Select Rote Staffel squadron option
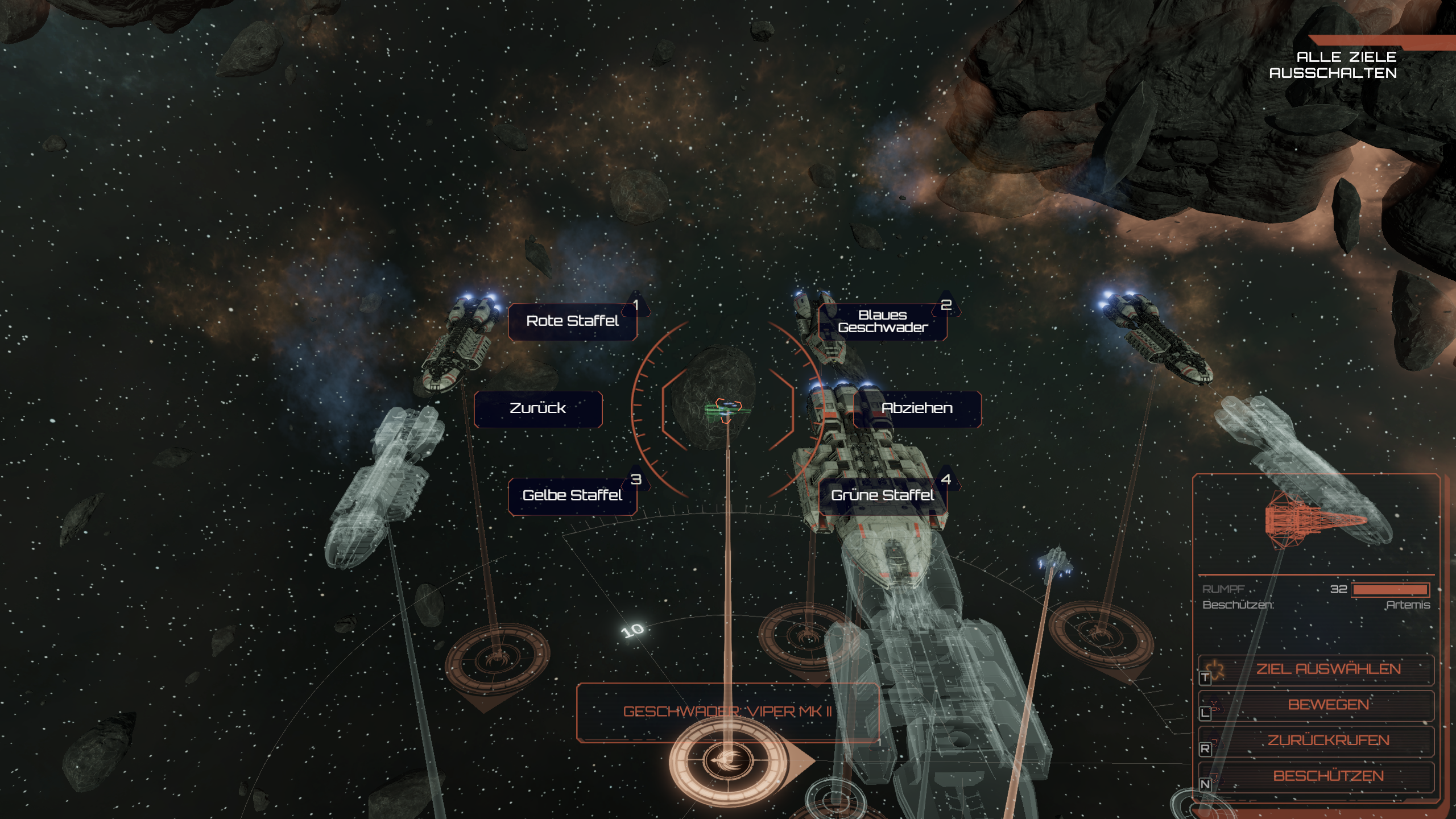Image resolution: width=1456 pixels, height=819 pixels. tap(572, 321)
